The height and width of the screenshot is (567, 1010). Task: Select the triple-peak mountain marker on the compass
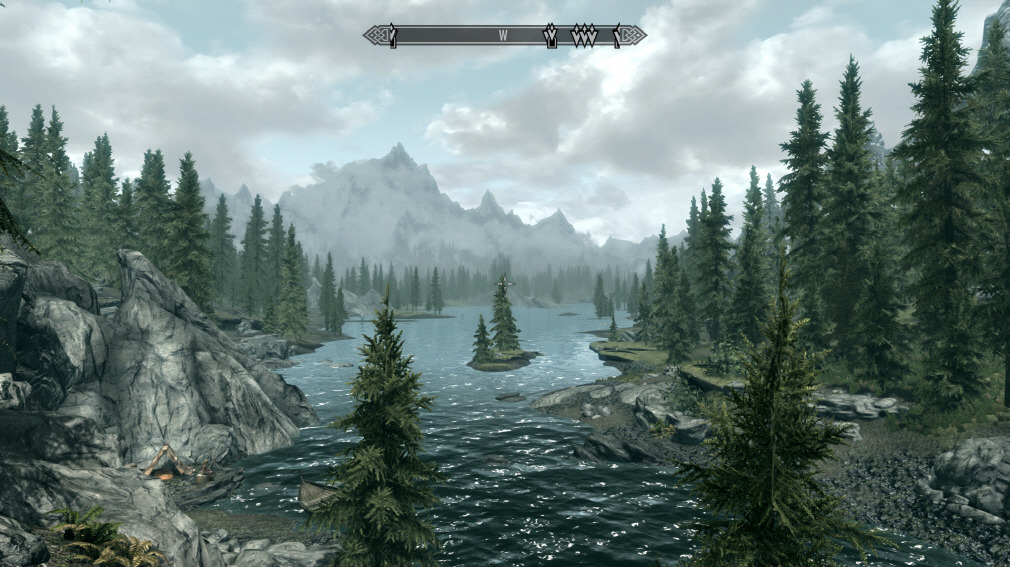[584, 36]
